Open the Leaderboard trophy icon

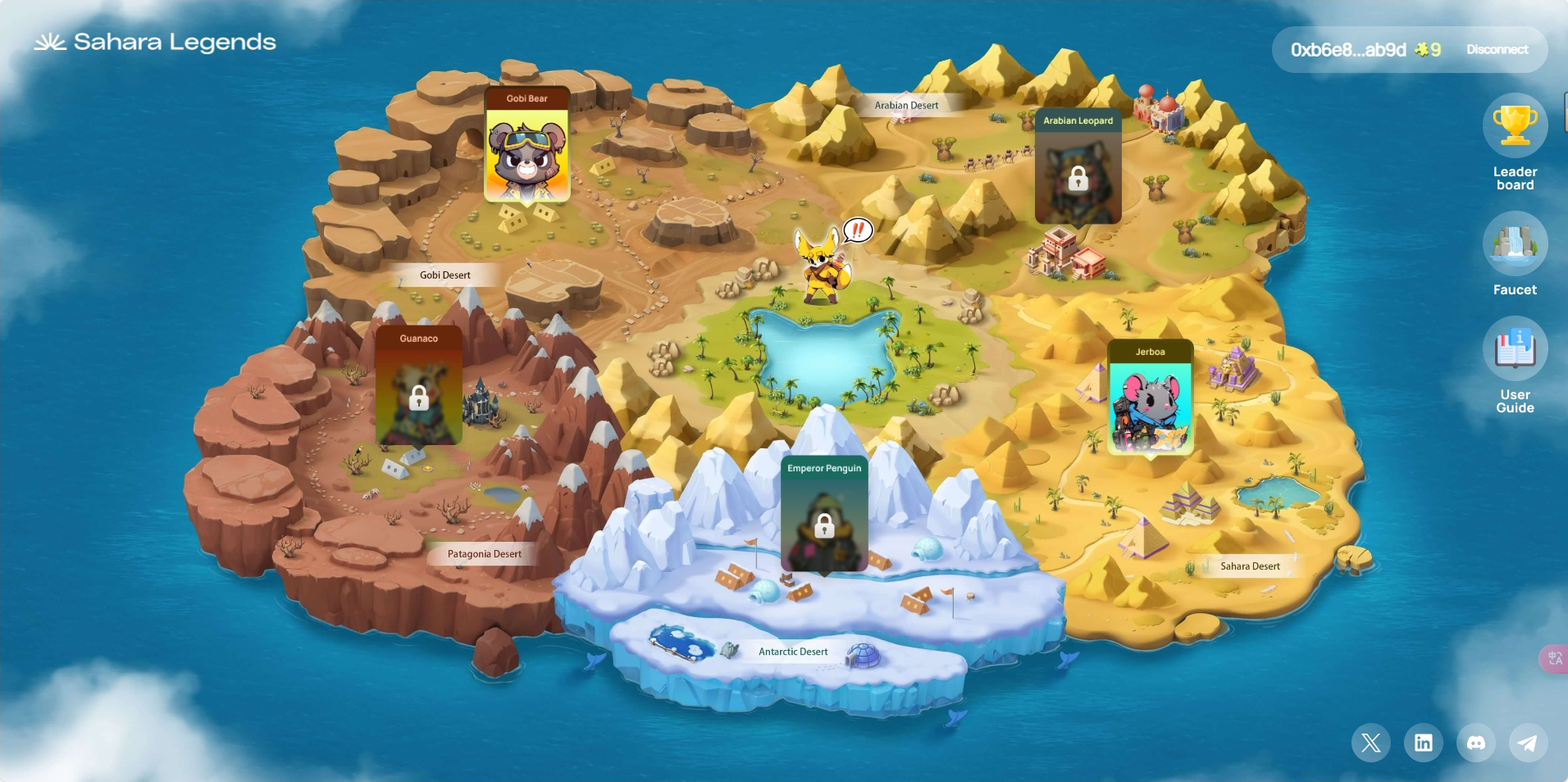click(1515, 125)
